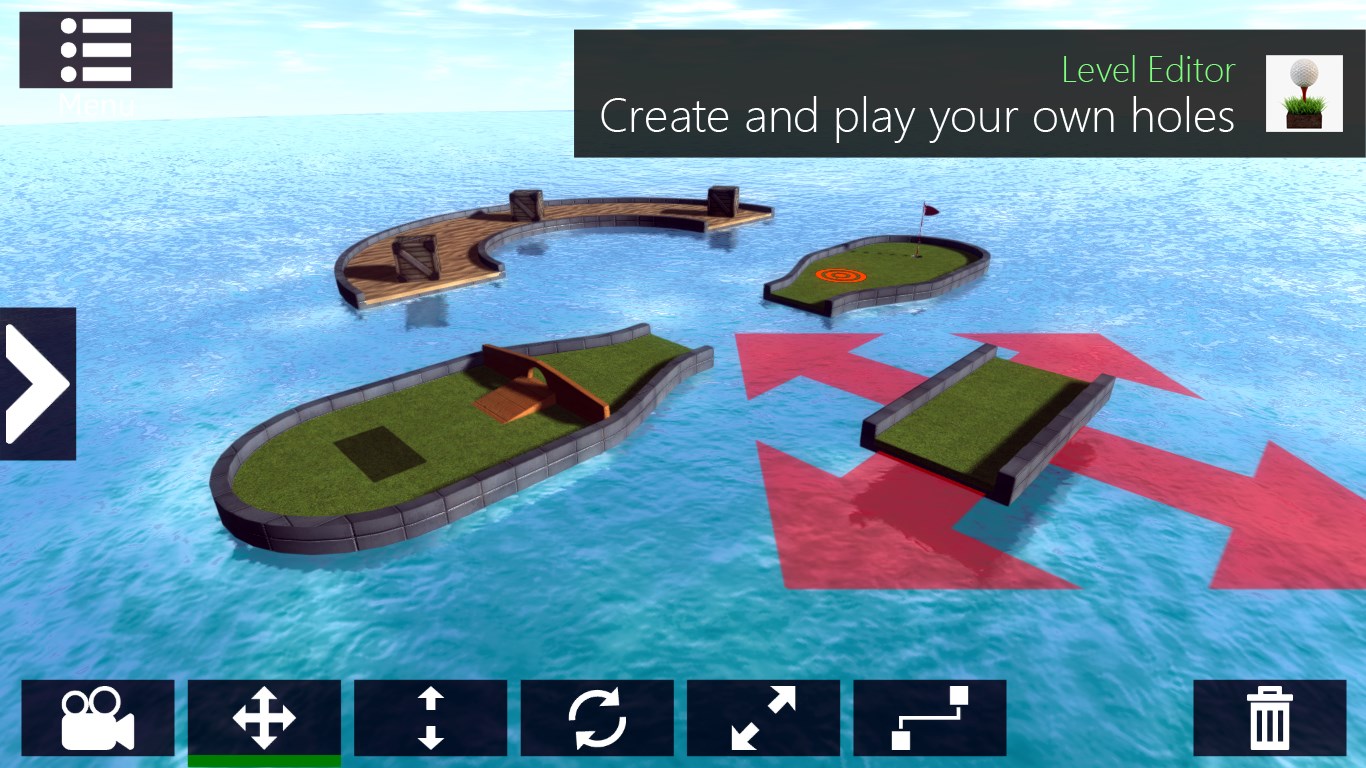Open the Menu icon top left

[95, 49]
